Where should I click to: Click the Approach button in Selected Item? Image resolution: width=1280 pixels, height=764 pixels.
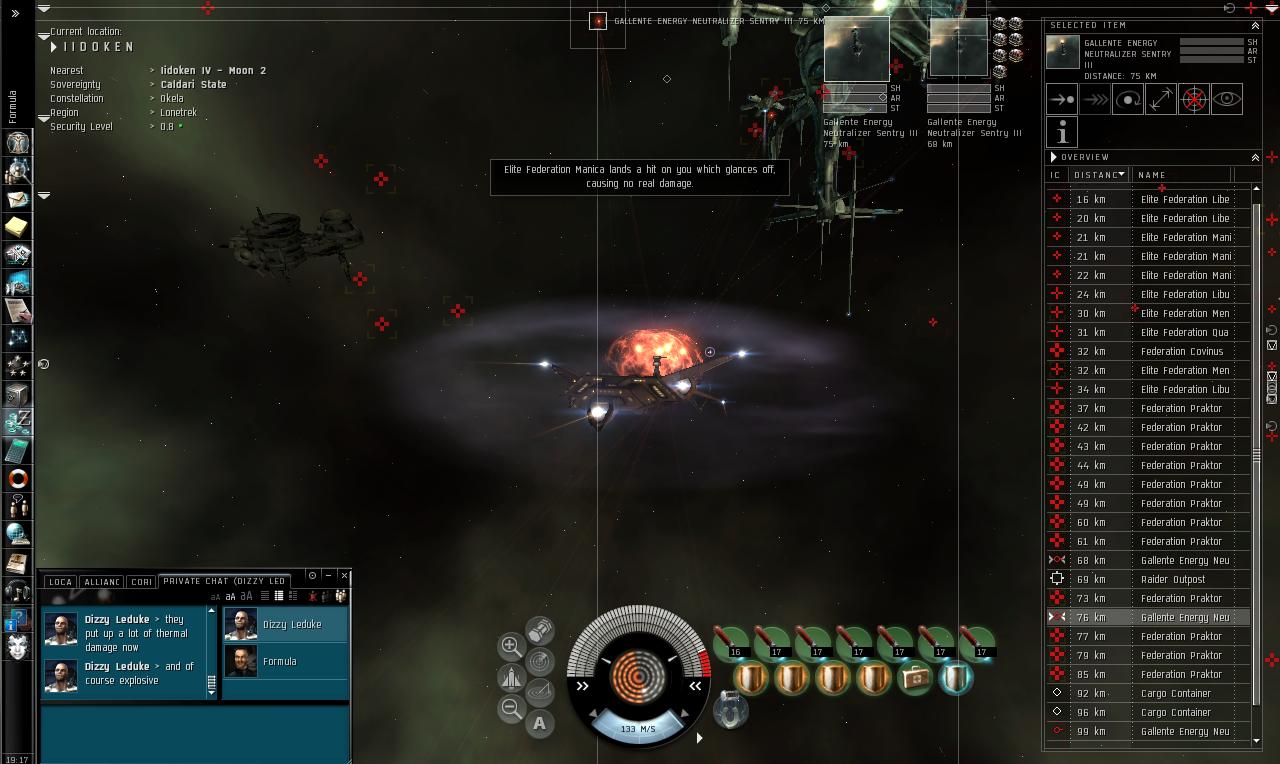pos(1062,99)
